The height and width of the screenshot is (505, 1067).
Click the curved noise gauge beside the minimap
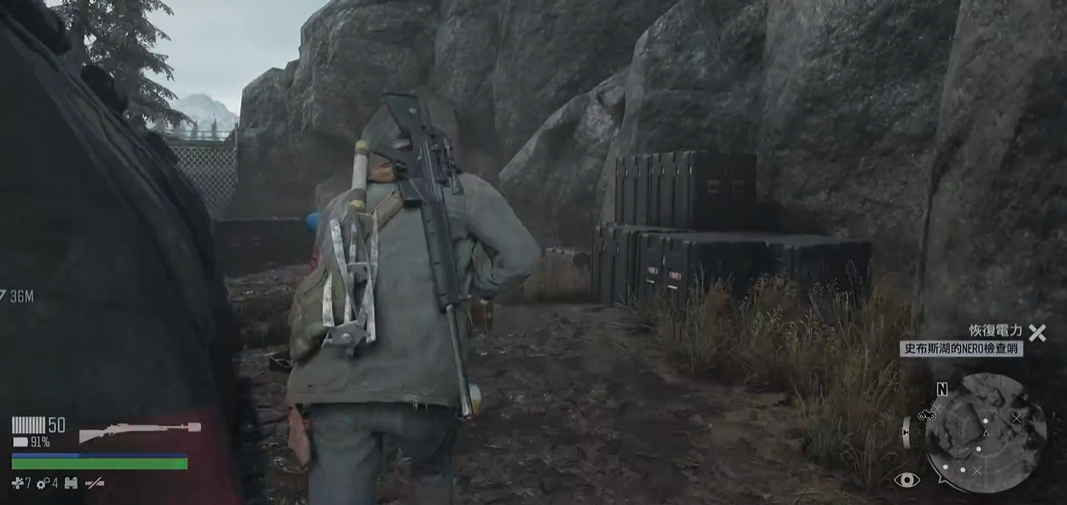[x=907, y=432]
